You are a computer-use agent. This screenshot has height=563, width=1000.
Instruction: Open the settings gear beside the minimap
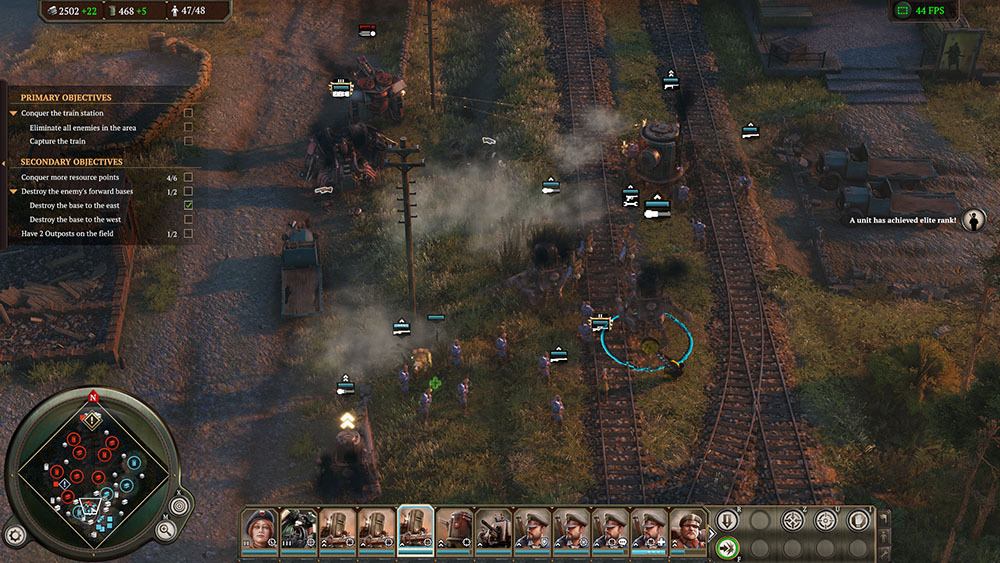click(x=15, y=533)
